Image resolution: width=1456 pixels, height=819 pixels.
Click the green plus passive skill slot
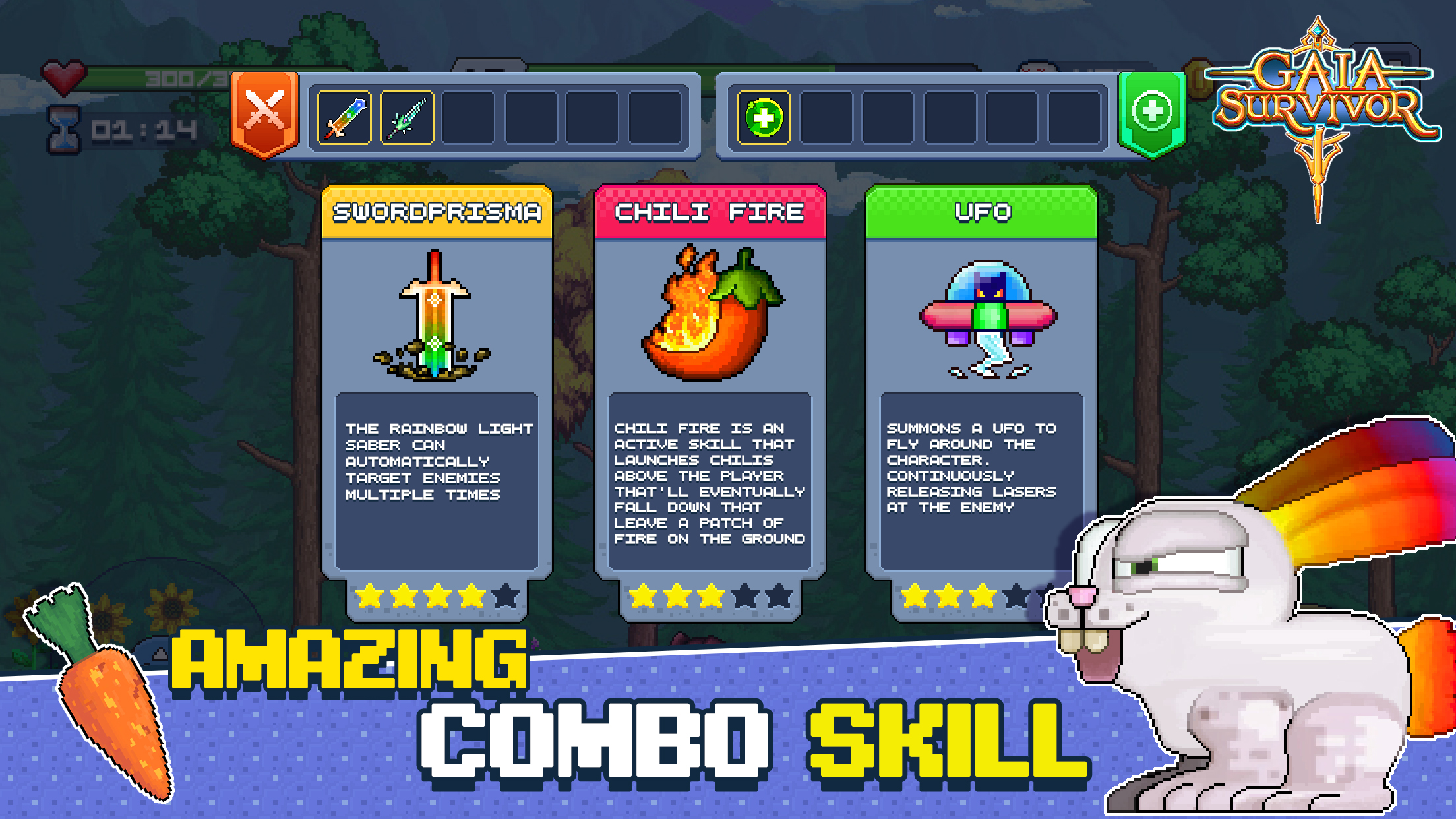(x=764, y=118)
